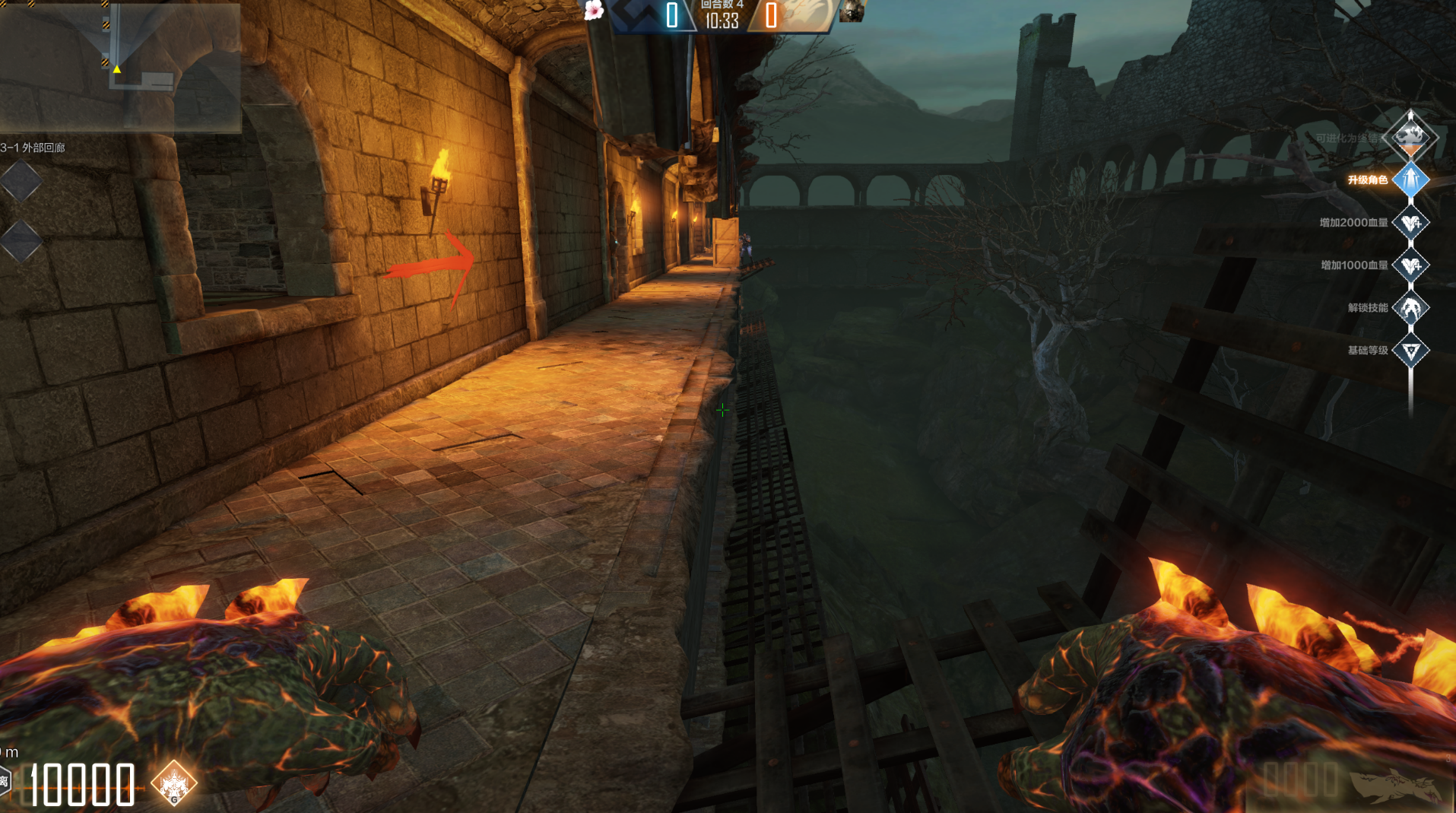Choose the 增加1000血量 health upgrade icon

(1411, 265)
